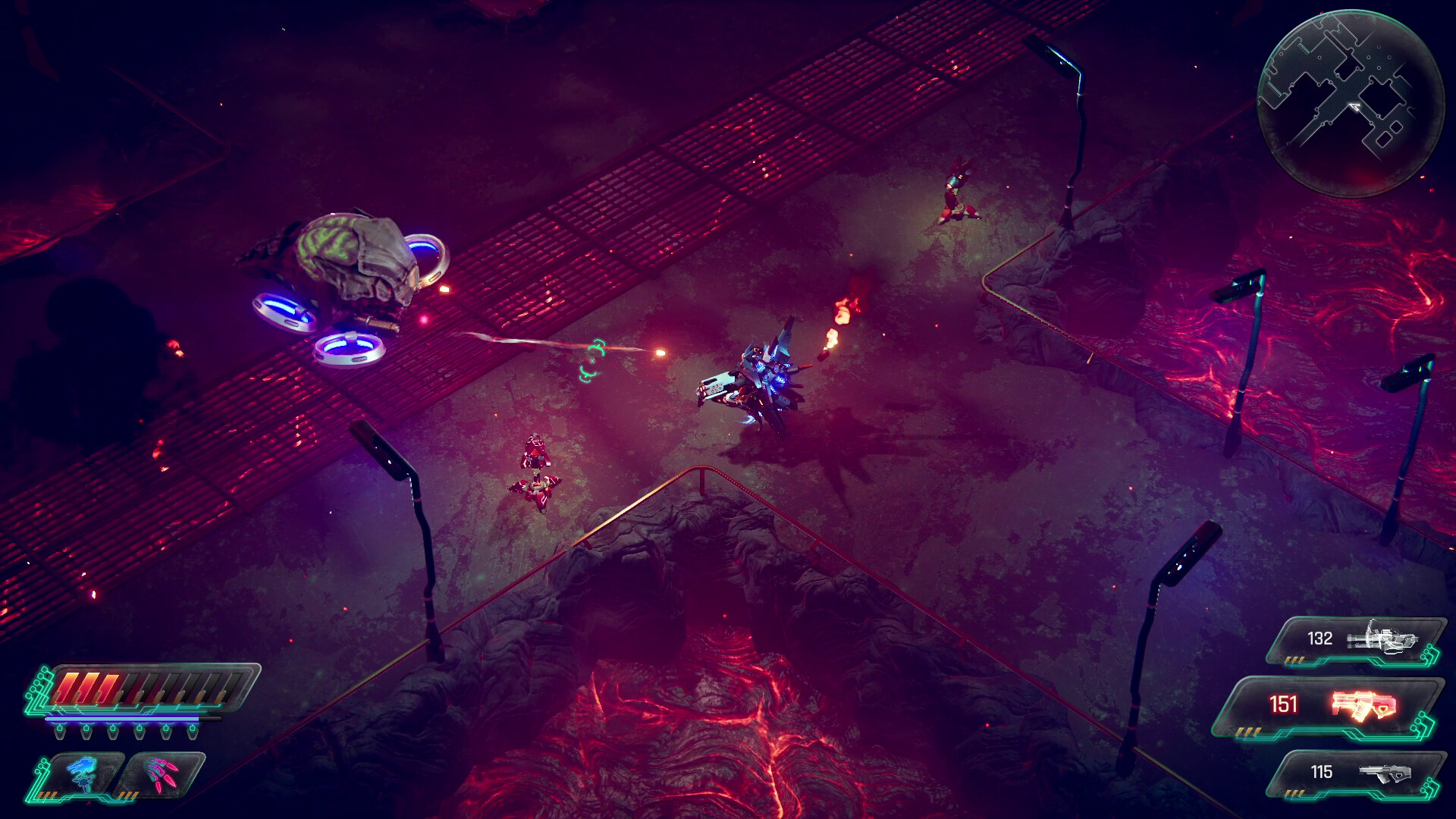Expand the tick marks on the minigun weapon panel
This screenshot has width=1456, height=819.
point(1296,660)
